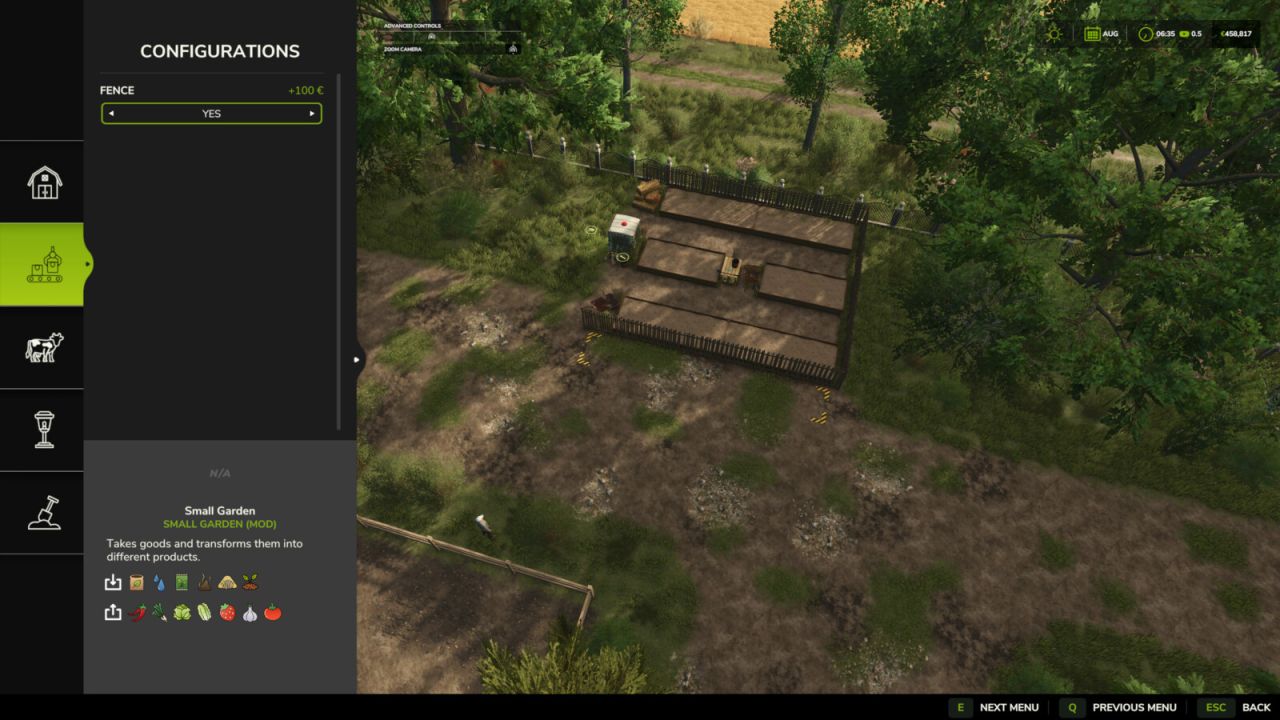Click the left arrow on Fence selector
The image size is (1280, 720).
click(x=111, y=113)
